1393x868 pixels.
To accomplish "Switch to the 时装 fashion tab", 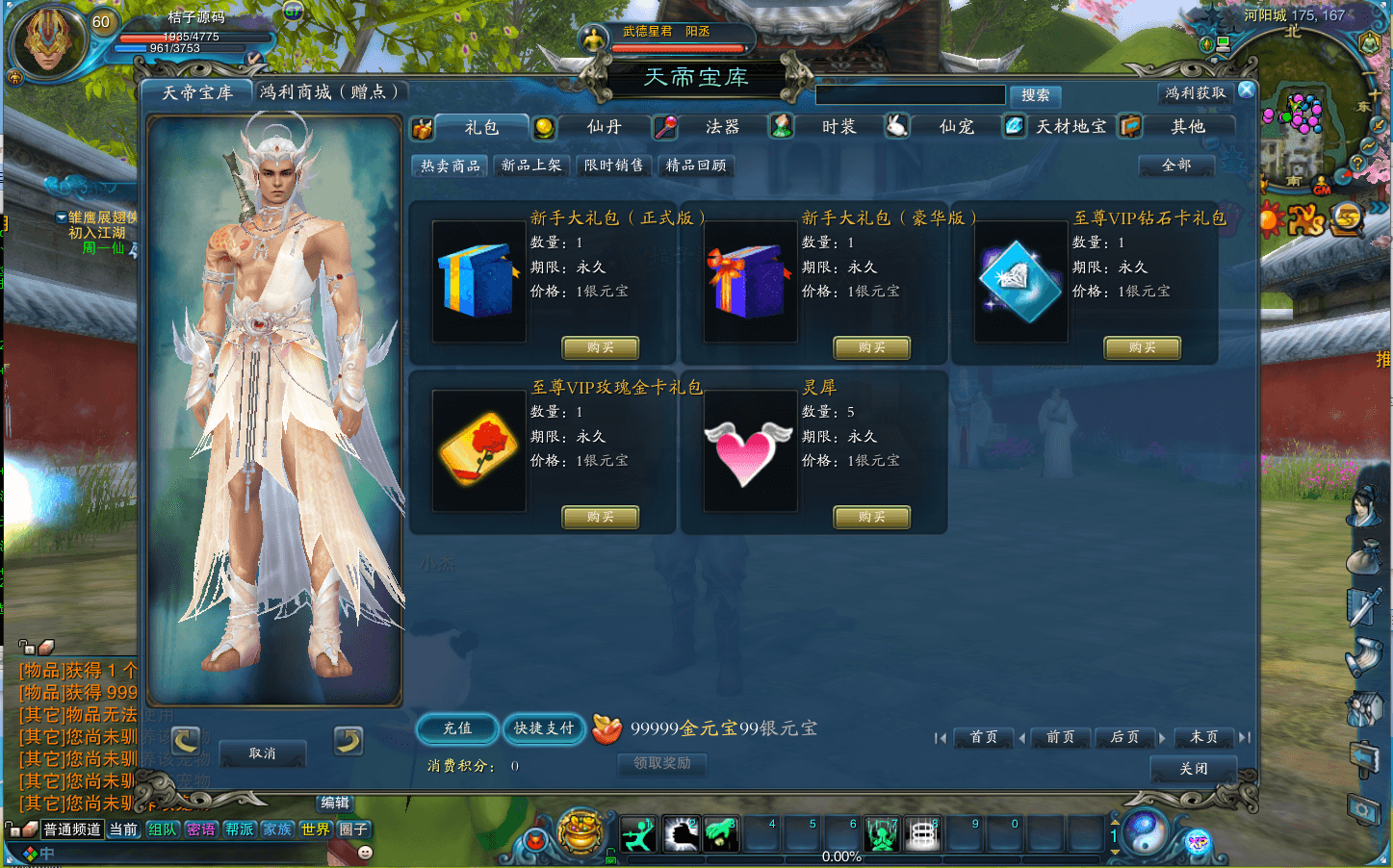I will pyautogui.click(x=838, y=127).
